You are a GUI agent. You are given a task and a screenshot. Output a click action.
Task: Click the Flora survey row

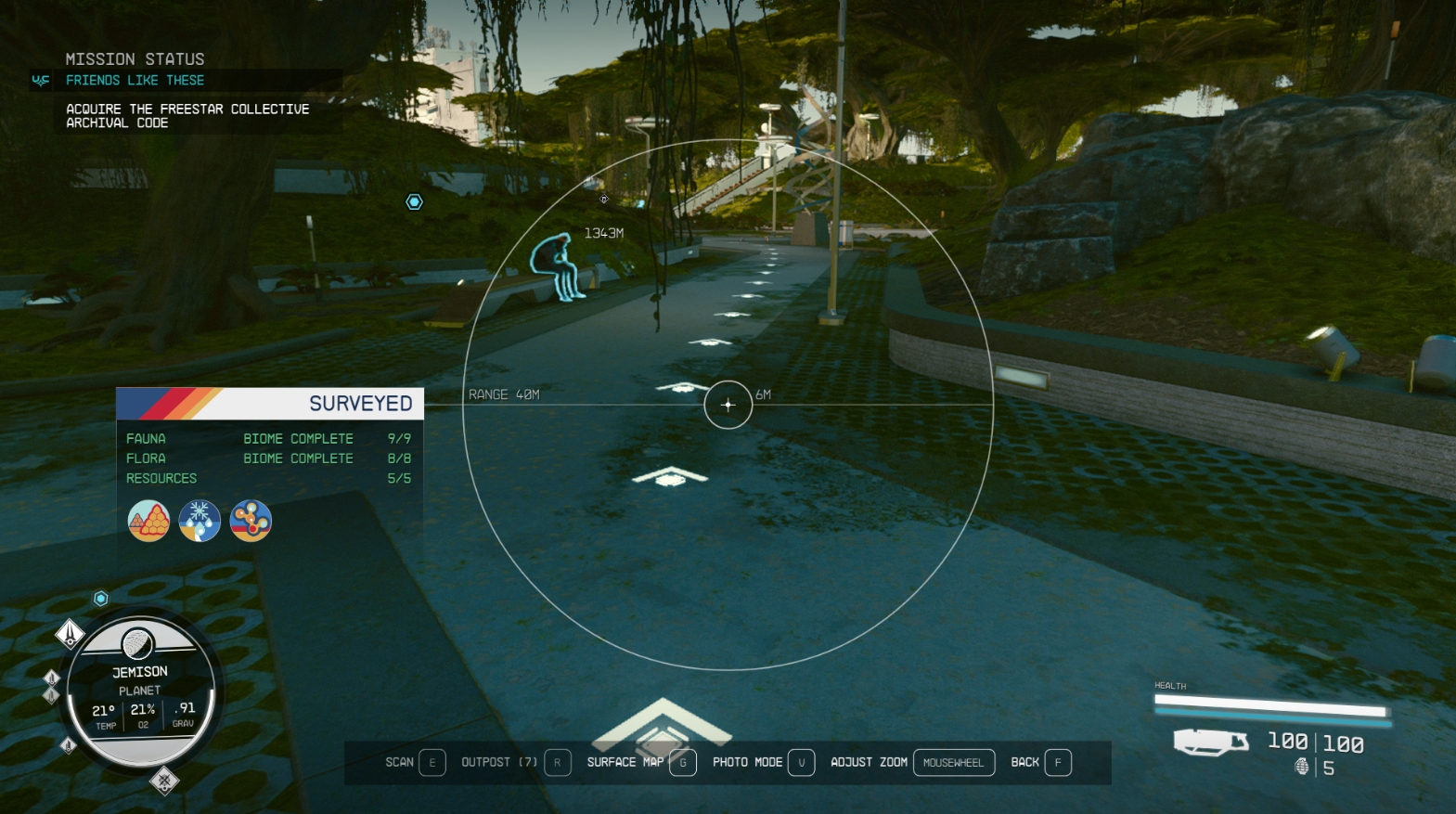(x=268, y=459)
